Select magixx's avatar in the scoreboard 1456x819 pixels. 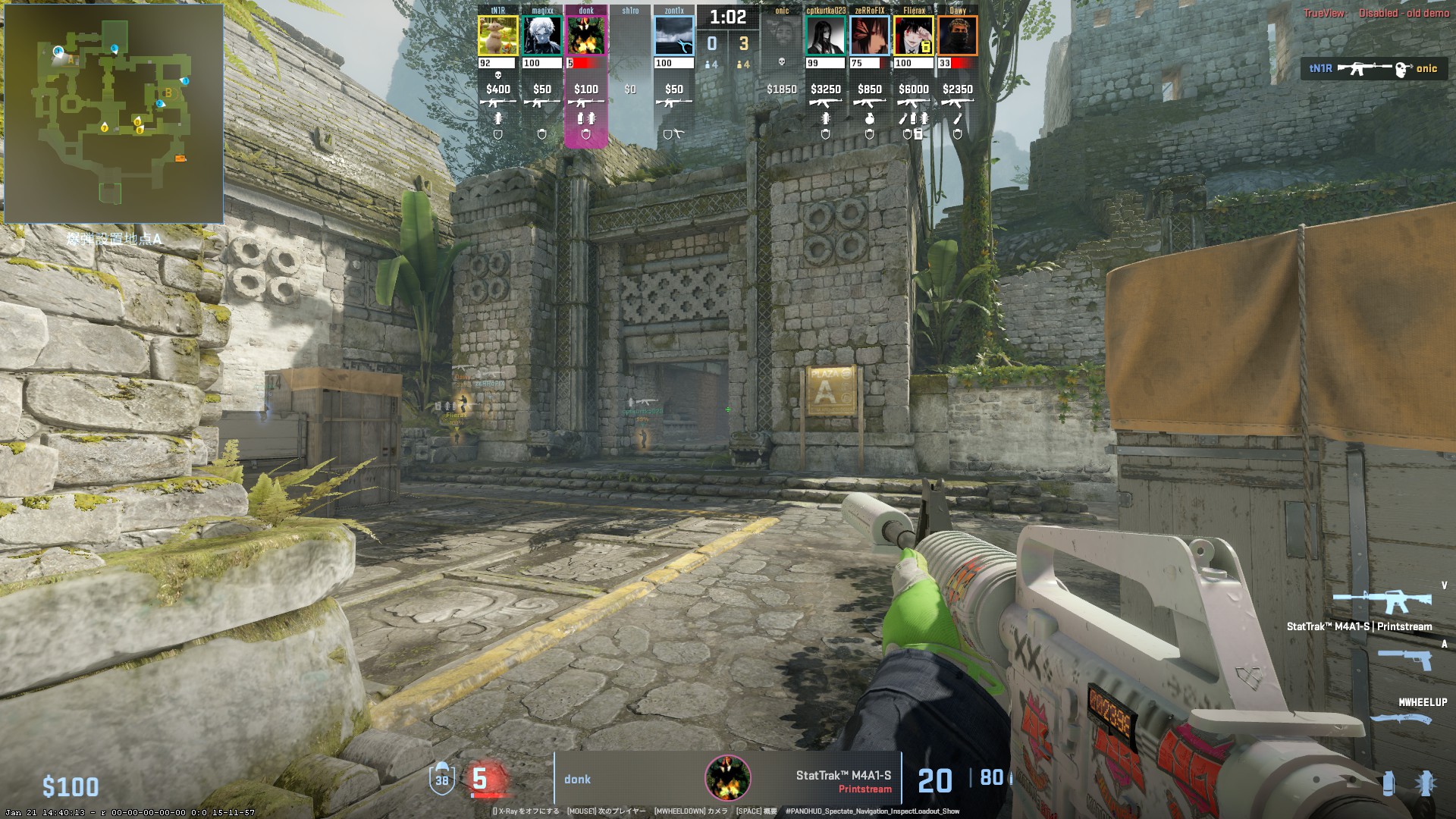coord(541,36)
